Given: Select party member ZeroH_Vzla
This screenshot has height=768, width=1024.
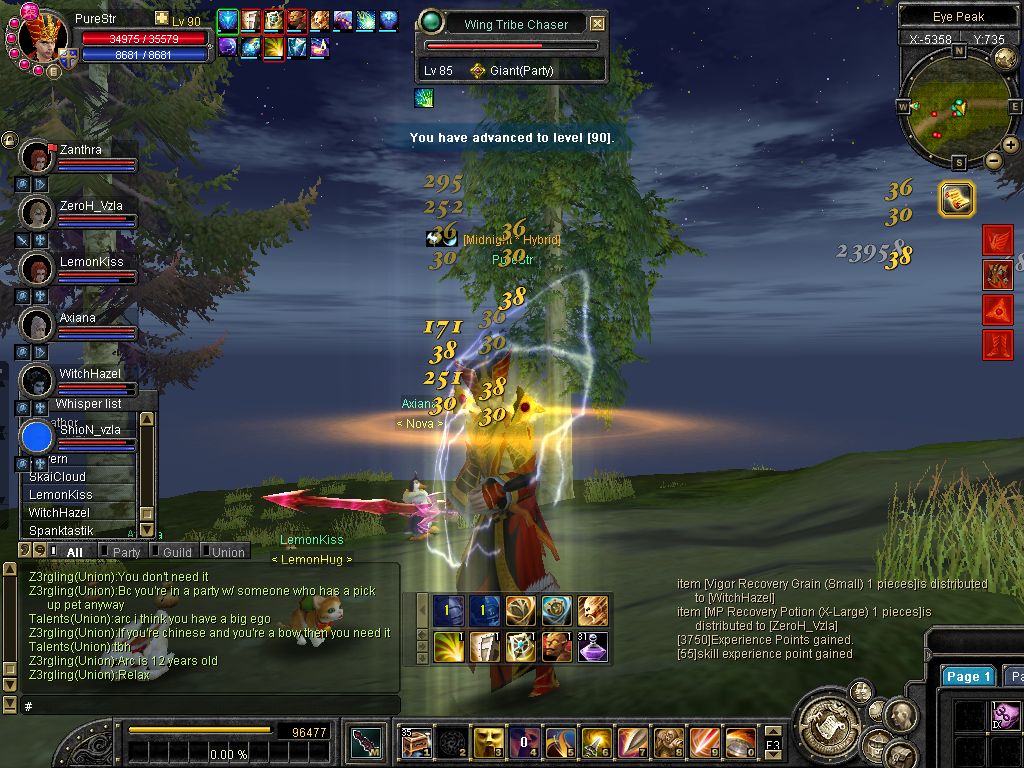Looking at the screenshot, I should (x=90, y=206).
